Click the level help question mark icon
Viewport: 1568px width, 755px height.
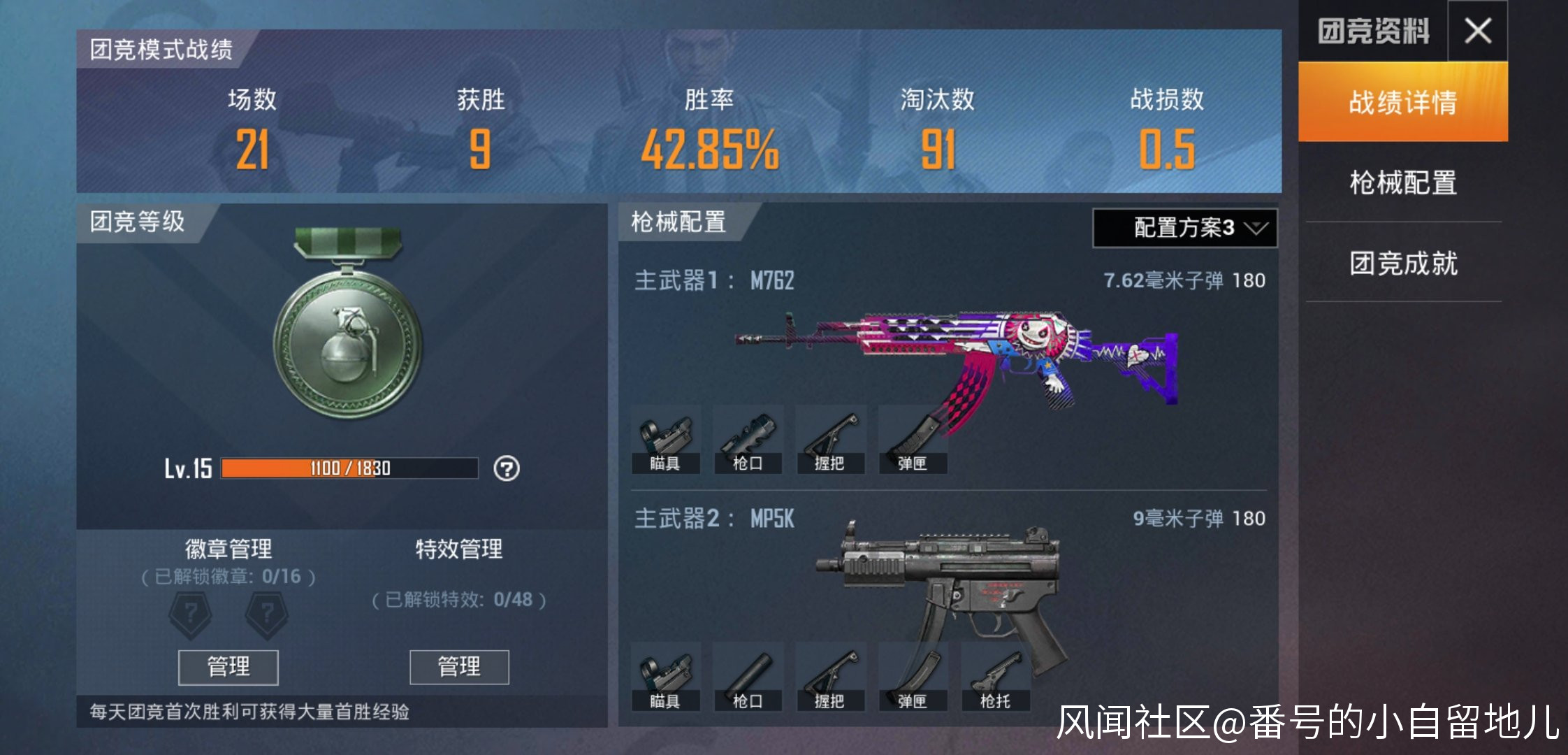507,468
